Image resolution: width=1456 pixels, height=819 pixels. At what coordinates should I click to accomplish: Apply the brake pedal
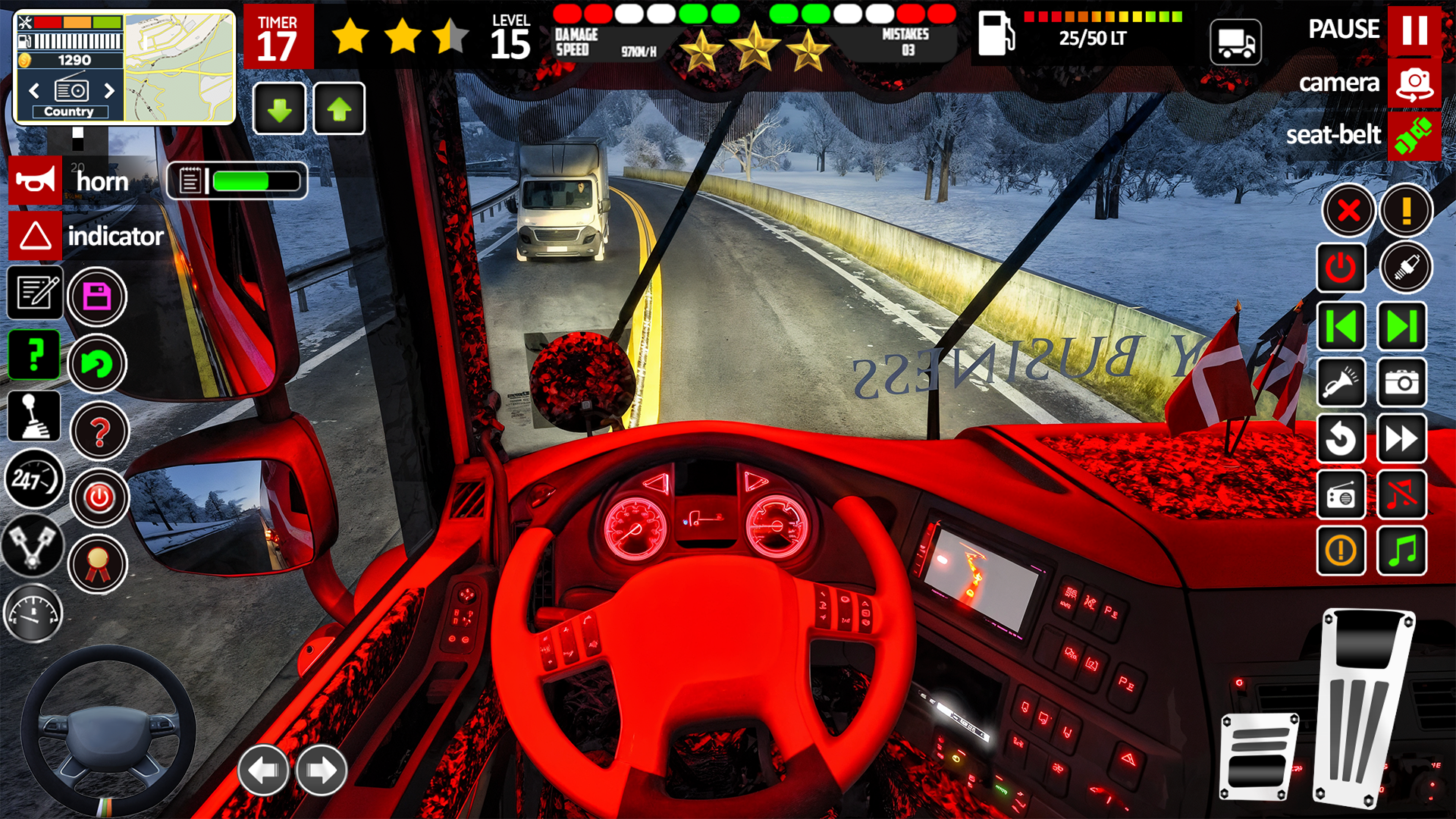pyautogui.click(x=1259, y=755)
